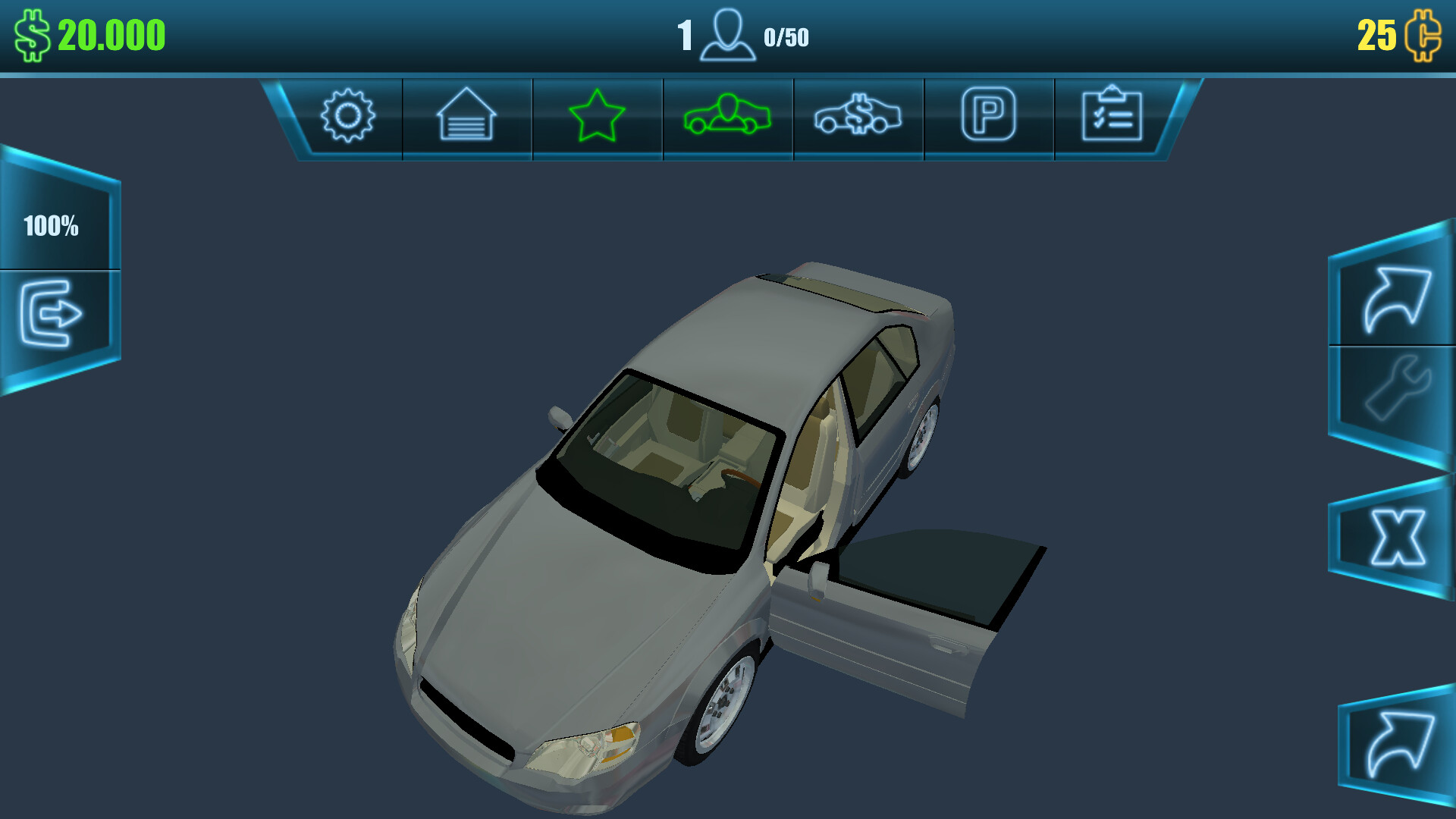Screen dimensions: 1456x819
Task: Select the garage icon in the toolbar
Action: (466, 116)
